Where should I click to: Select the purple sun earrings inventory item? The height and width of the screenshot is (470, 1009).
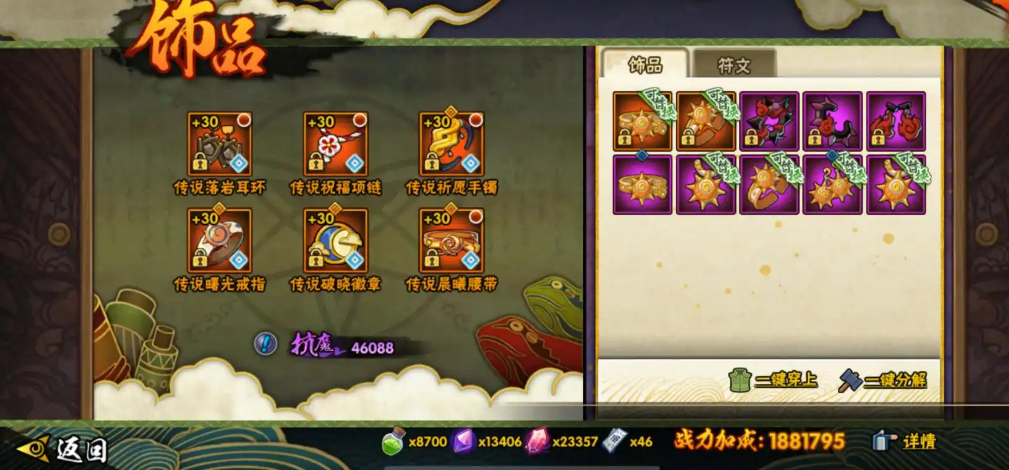pyautogui.click(x=832, y=184)
